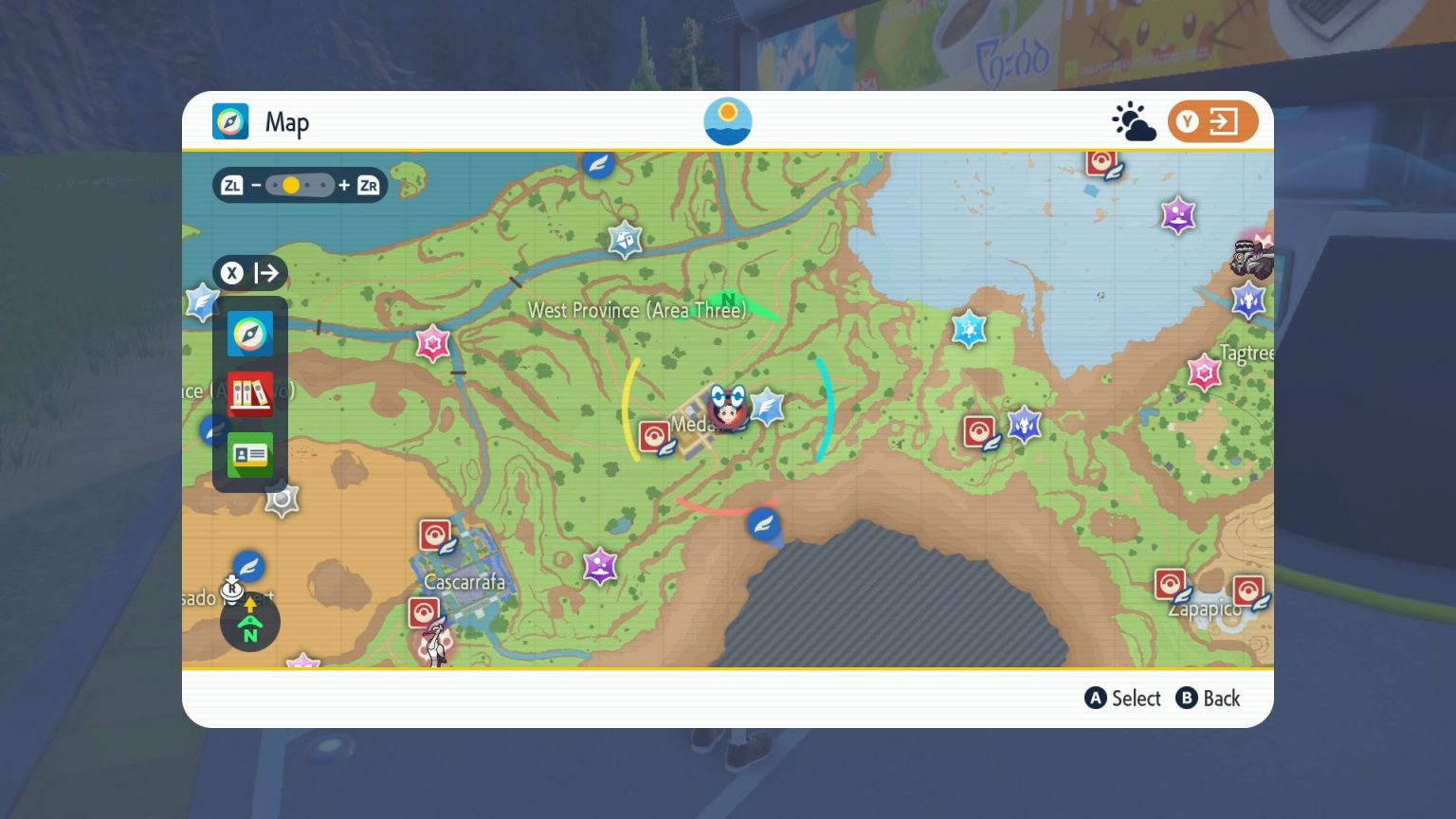The image size is (1456, 819).
Task: Select the Pokémon Center east of Medali
Action: tap(979, 432)
